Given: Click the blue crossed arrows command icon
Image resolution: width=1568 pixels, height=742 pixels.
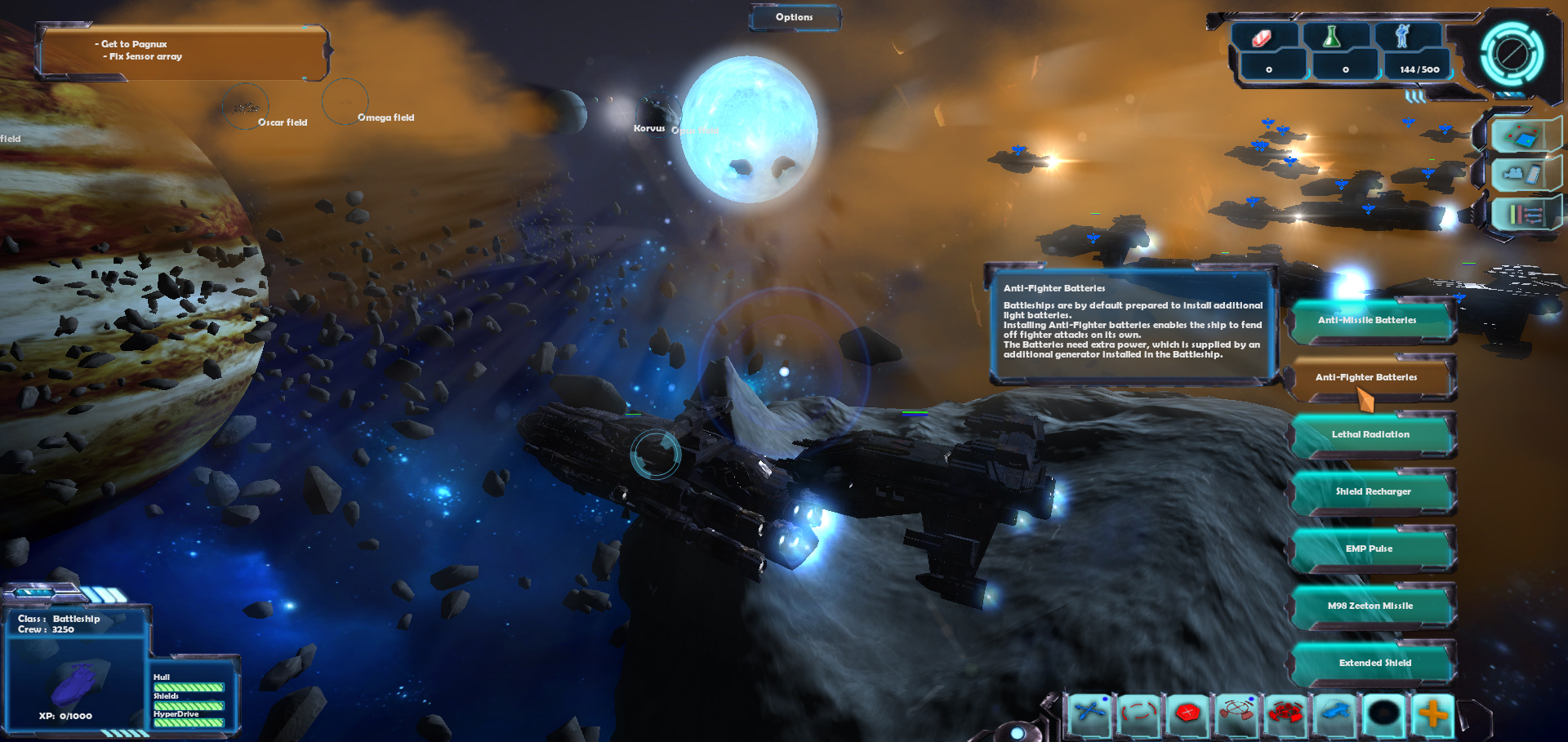Looking at the screenshot, I should click(x=1090, y=714).
